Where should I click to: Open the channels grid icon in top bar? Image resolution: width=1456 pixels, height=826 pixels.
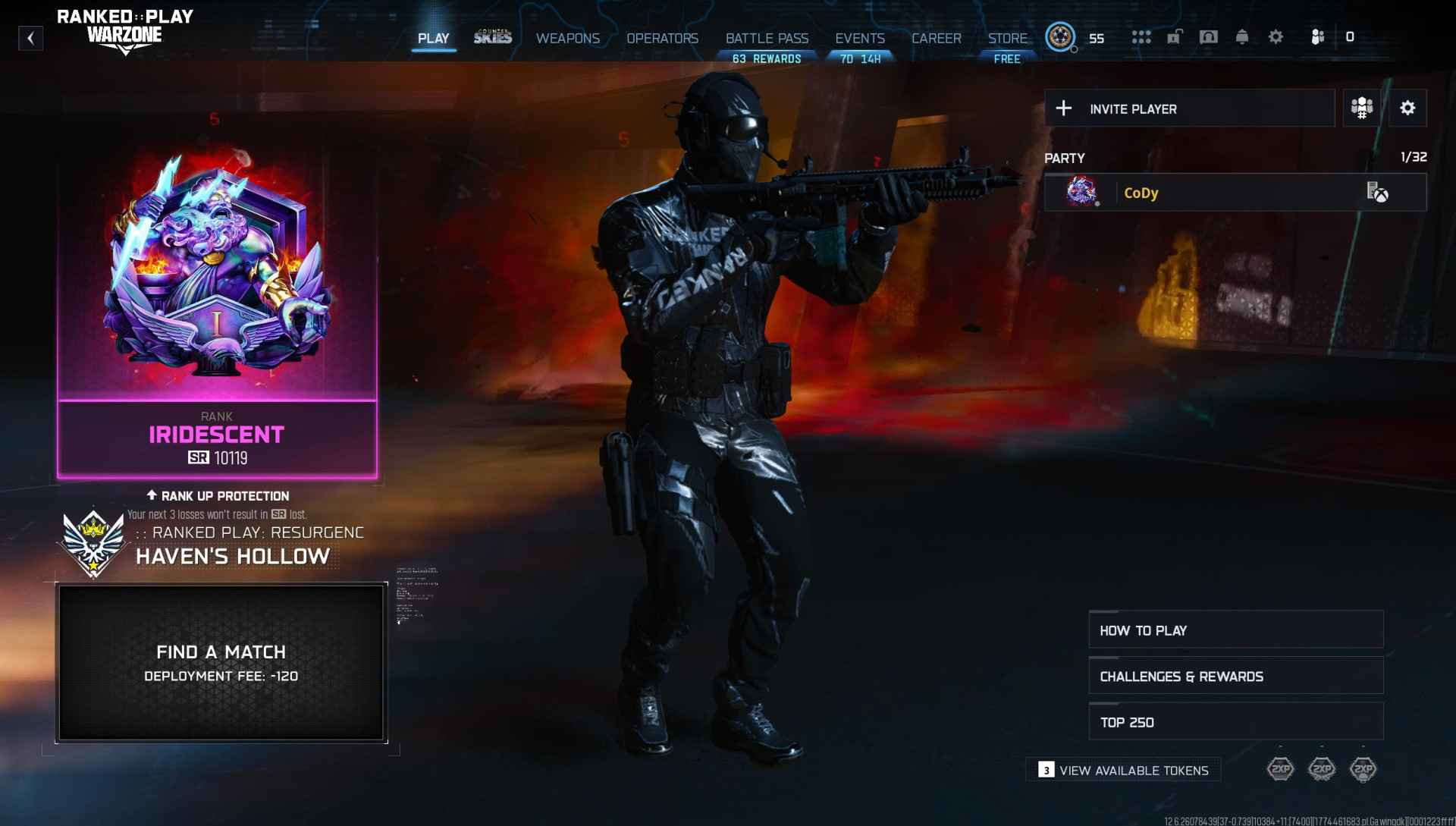point(1141,37)
